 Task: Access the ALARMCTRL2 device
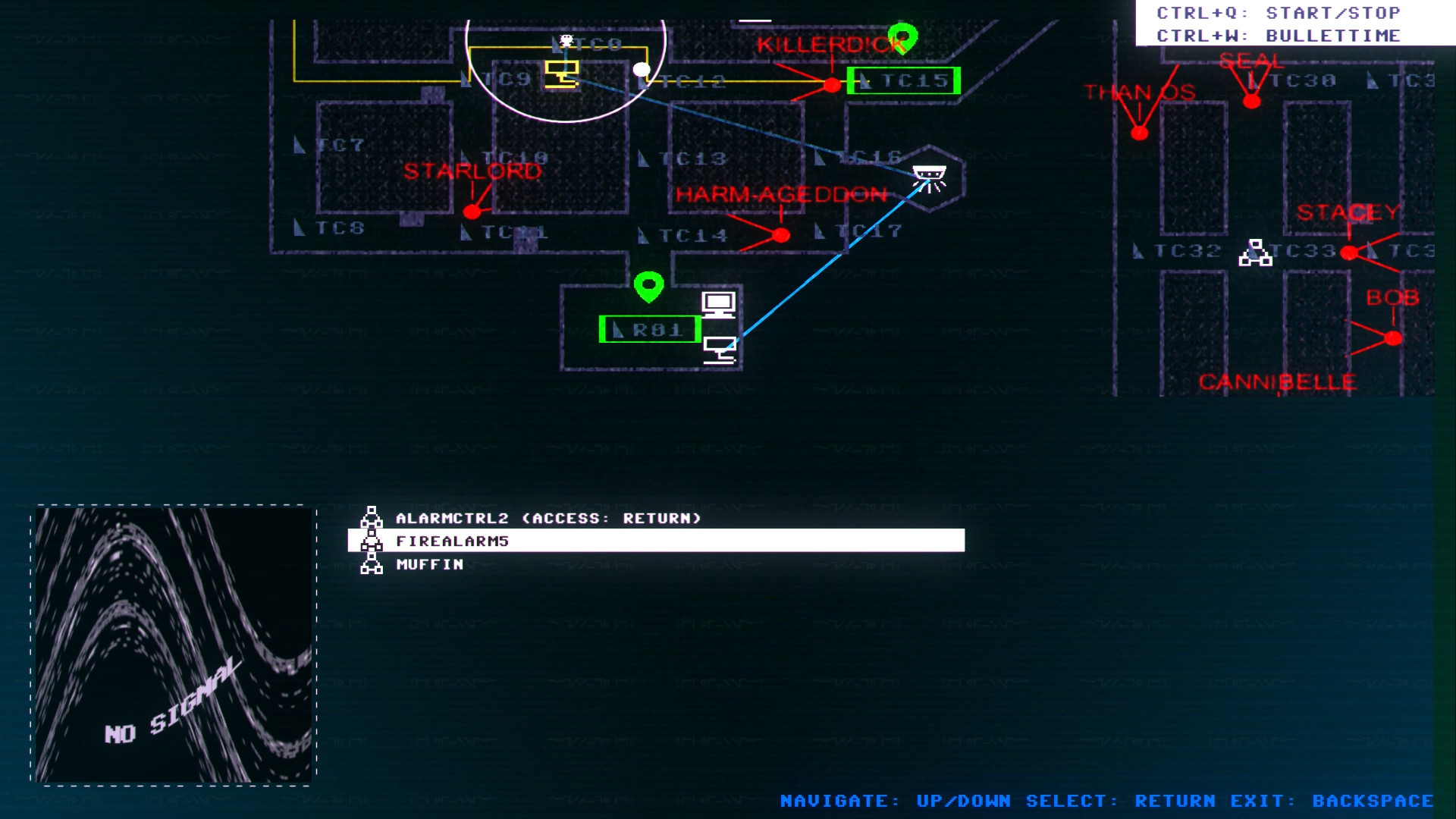click(x=546, y=518)
